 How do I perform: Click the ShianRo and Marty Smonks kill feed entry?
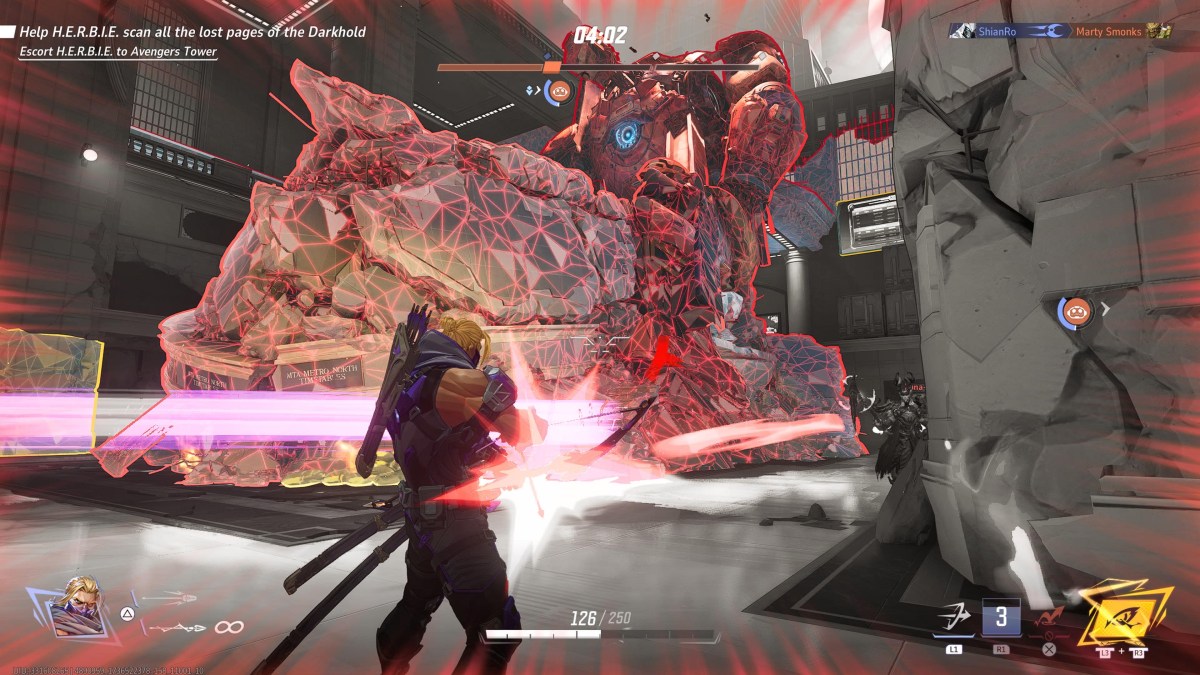1060,32
